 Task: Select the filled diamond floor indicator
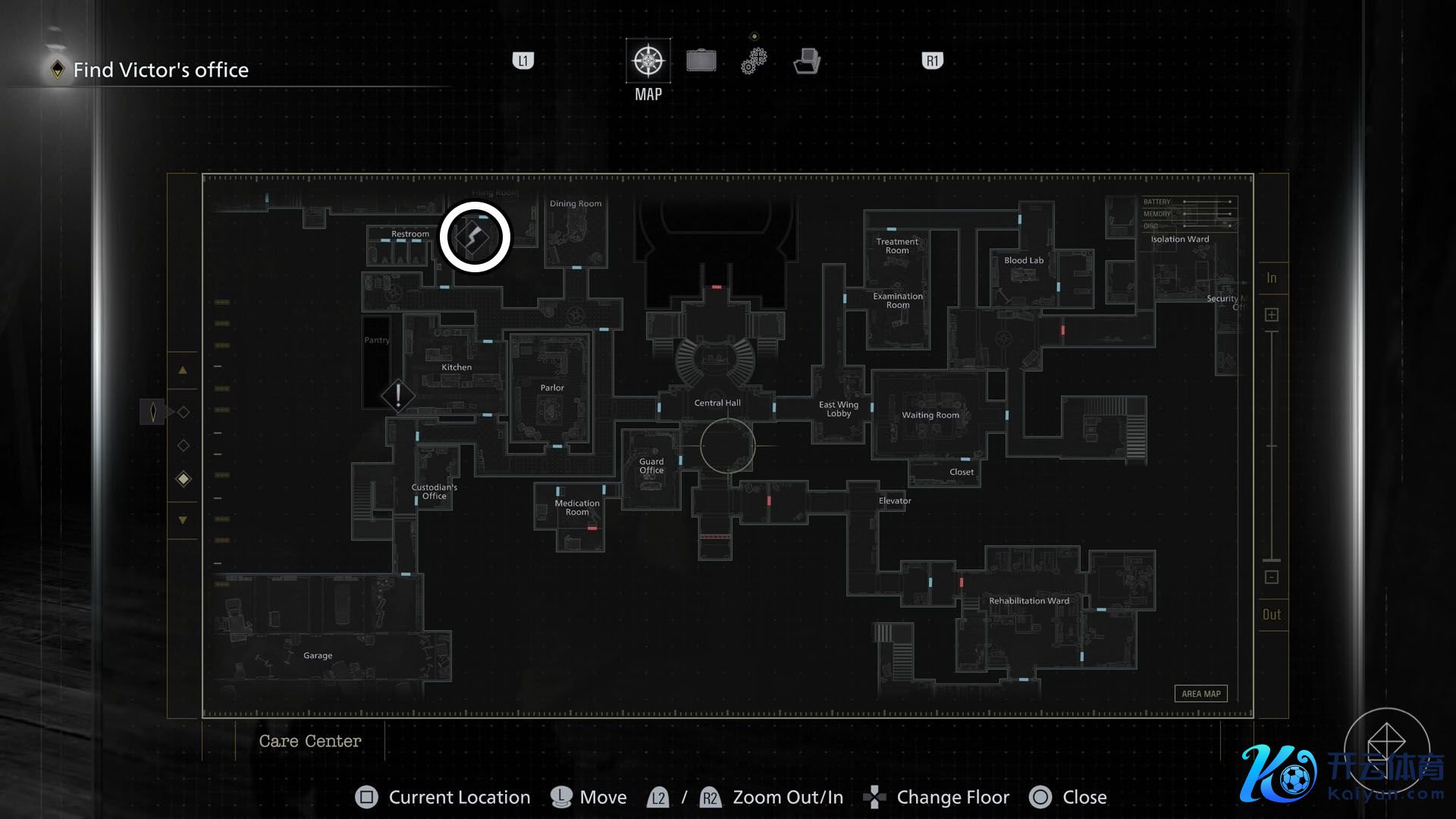(183, 479)
